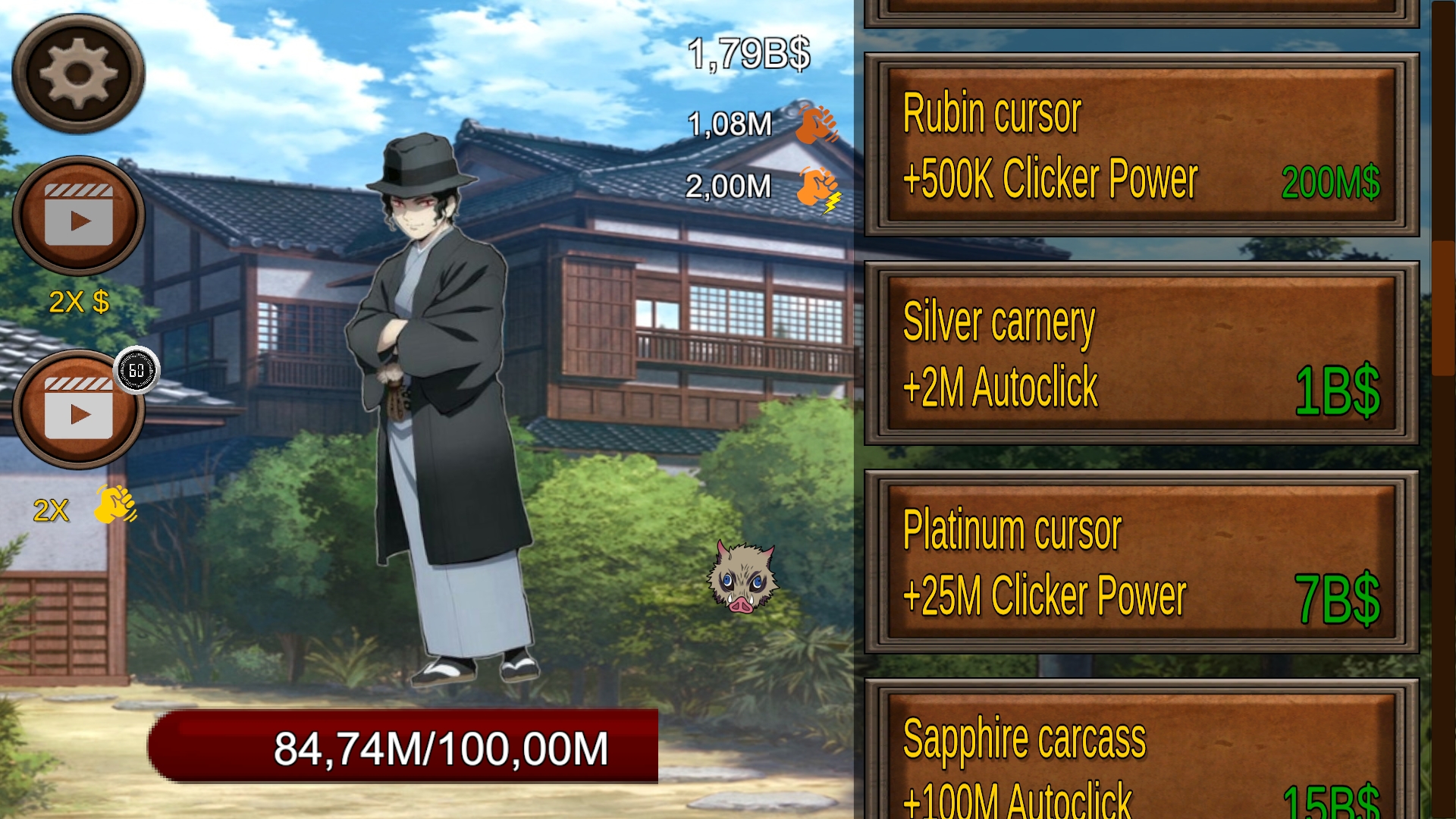Tap the 1,08M clicker power counter

pos(729,124)
